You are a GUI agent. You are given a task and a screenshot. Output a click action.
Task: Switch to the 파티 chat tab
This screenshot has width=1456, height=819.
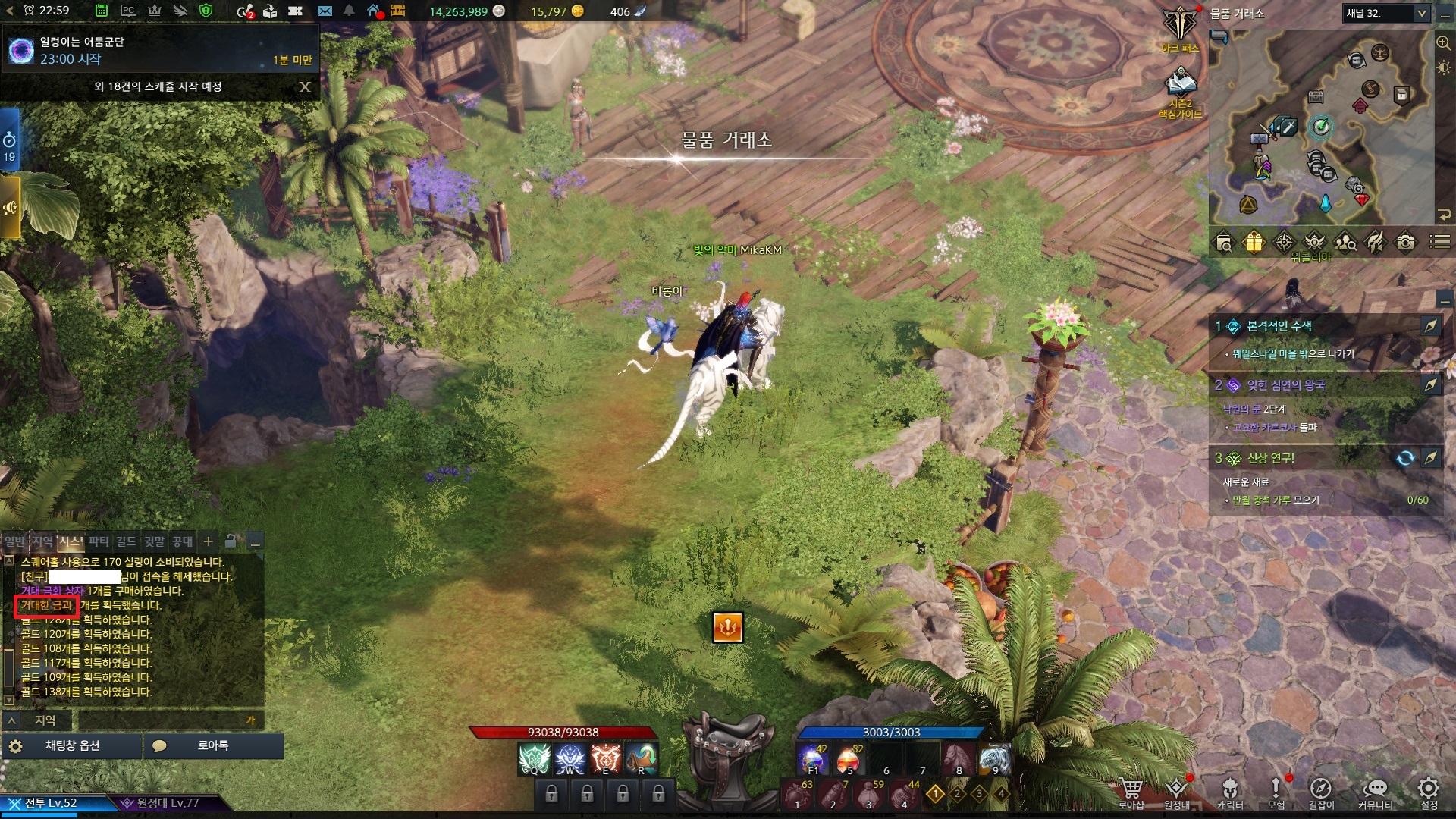click(x=99, y=541)
